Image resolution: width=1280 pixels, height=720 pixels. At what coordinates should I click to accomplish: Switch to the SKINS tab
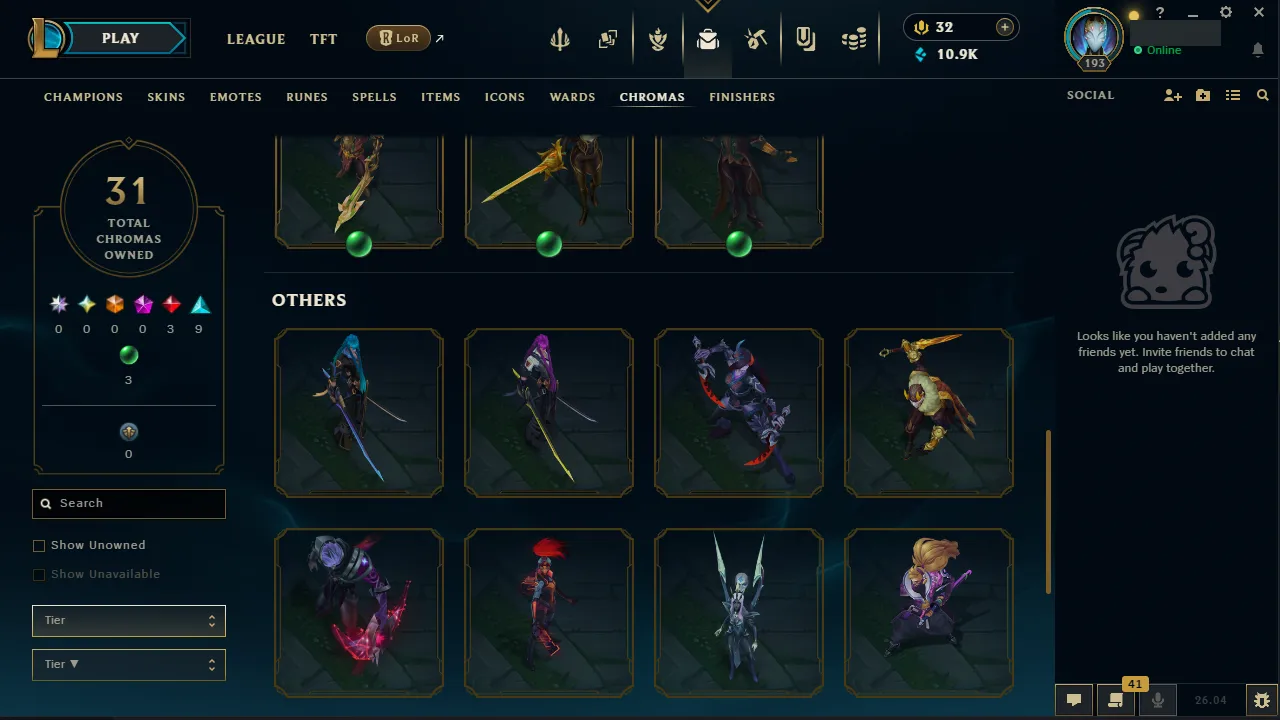coord(166,97)
